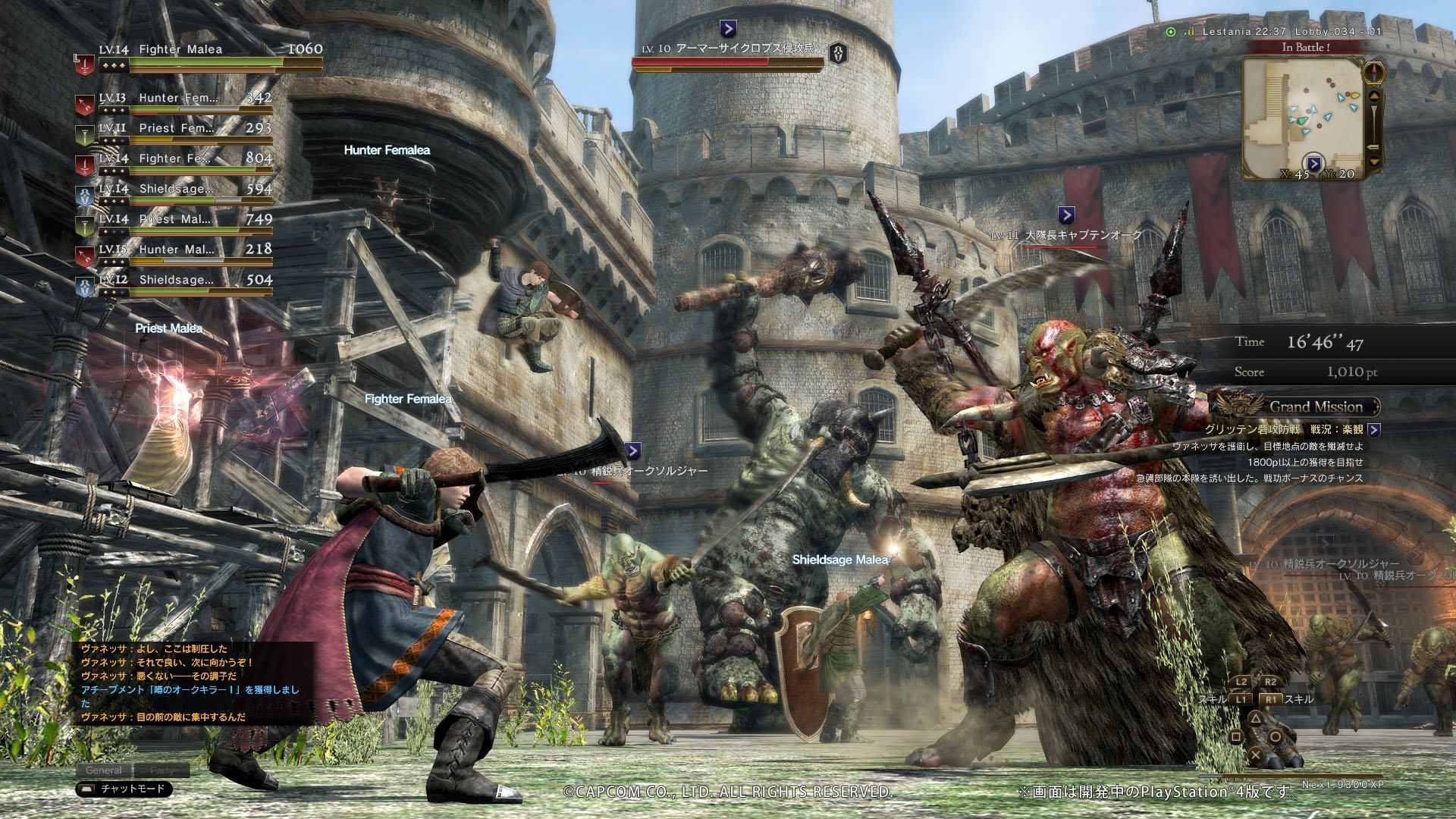Click the arrow marker beside the mission name
This screenshot has width=1456, height=819.
click(x=1374, y=430)
